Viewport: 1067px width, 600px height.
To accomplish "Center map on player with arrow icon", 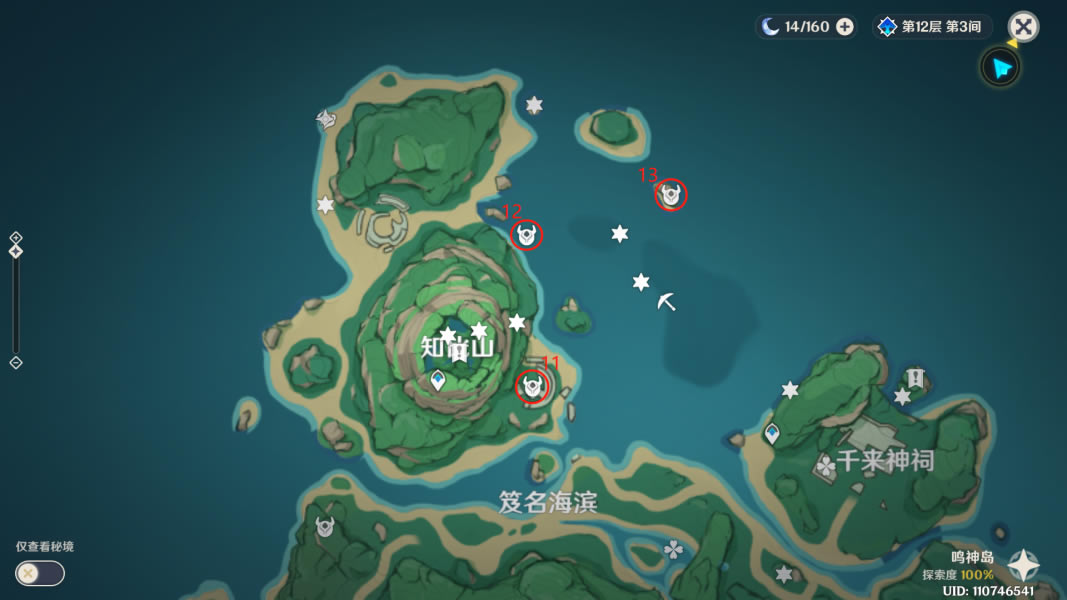I will click(x=999, y=68).
